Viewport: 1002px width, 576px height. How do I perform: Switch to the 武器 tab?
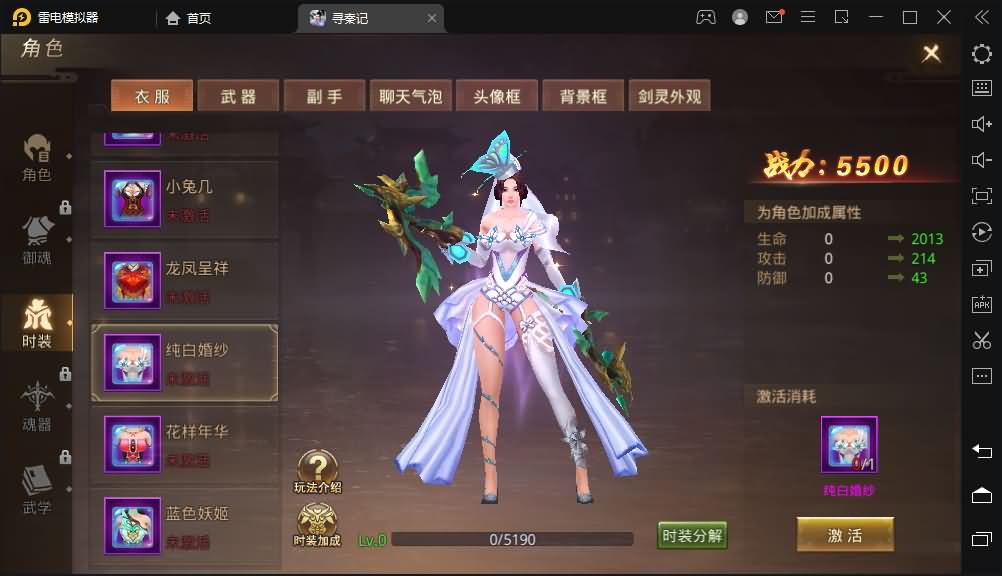238,96
